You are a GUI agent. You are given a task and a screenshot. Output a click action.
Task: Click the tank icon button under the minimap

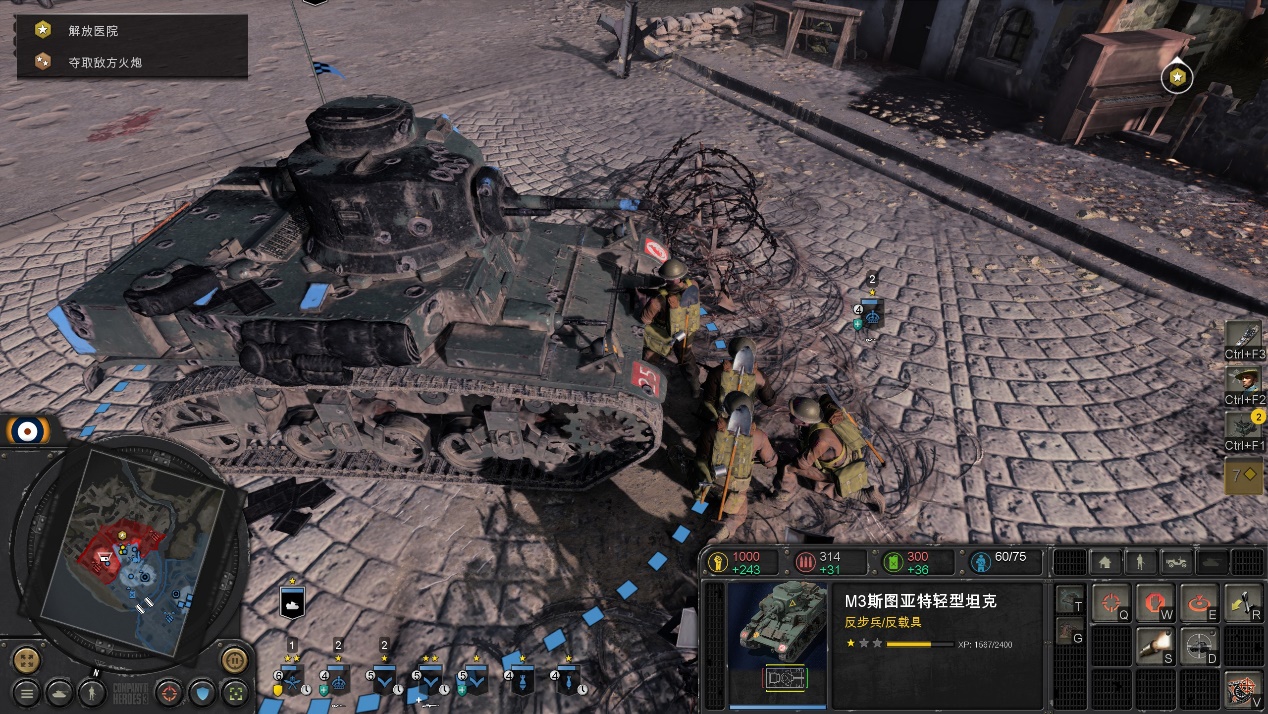pos(60,691)
